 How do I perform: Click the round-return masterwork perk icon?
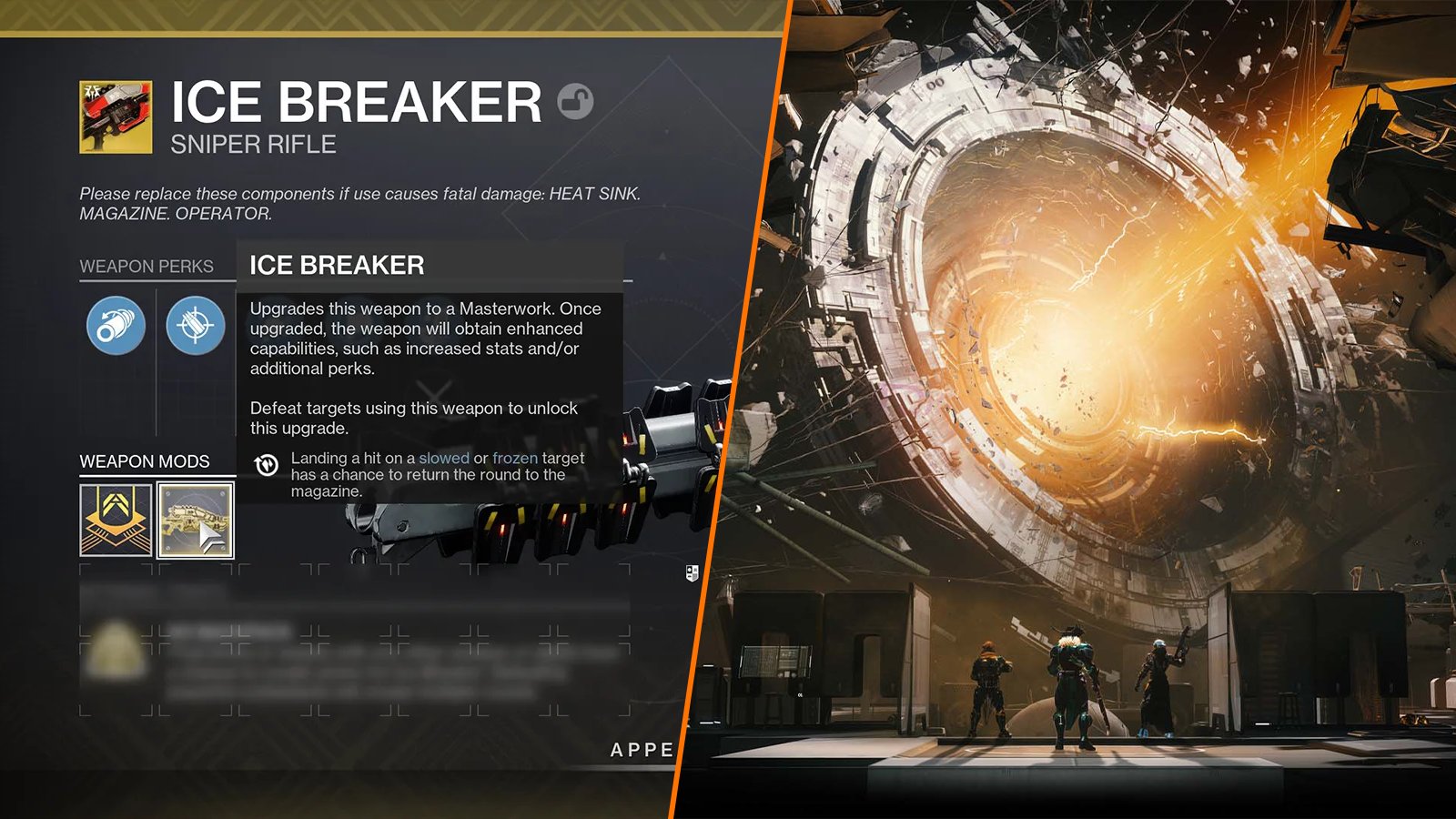point(266,462)
